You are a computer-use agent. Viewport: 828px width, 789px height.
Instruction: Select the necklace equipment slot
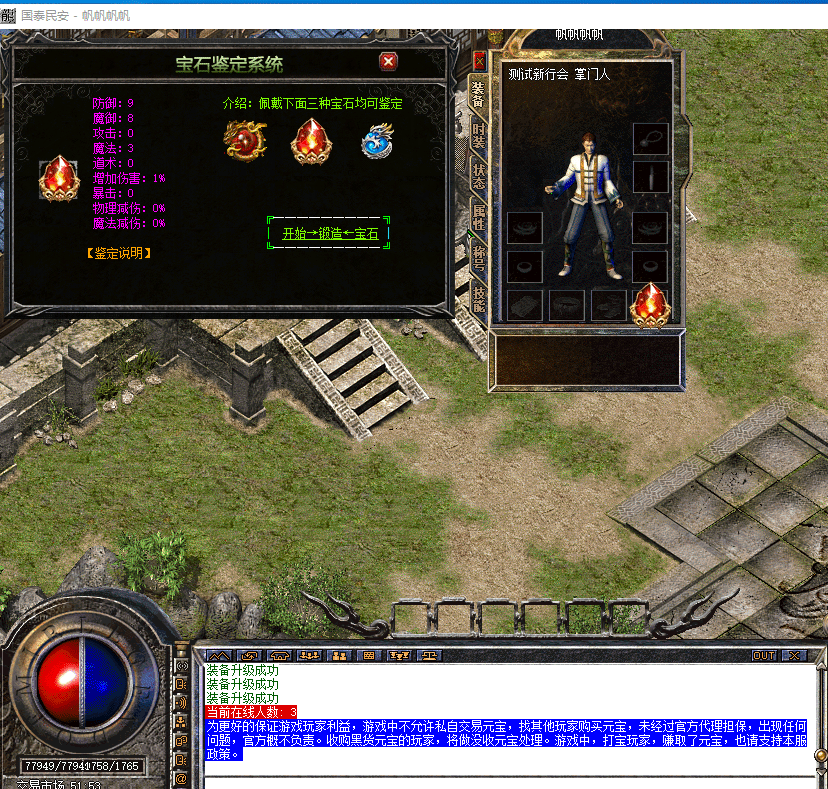click(650, 139)
